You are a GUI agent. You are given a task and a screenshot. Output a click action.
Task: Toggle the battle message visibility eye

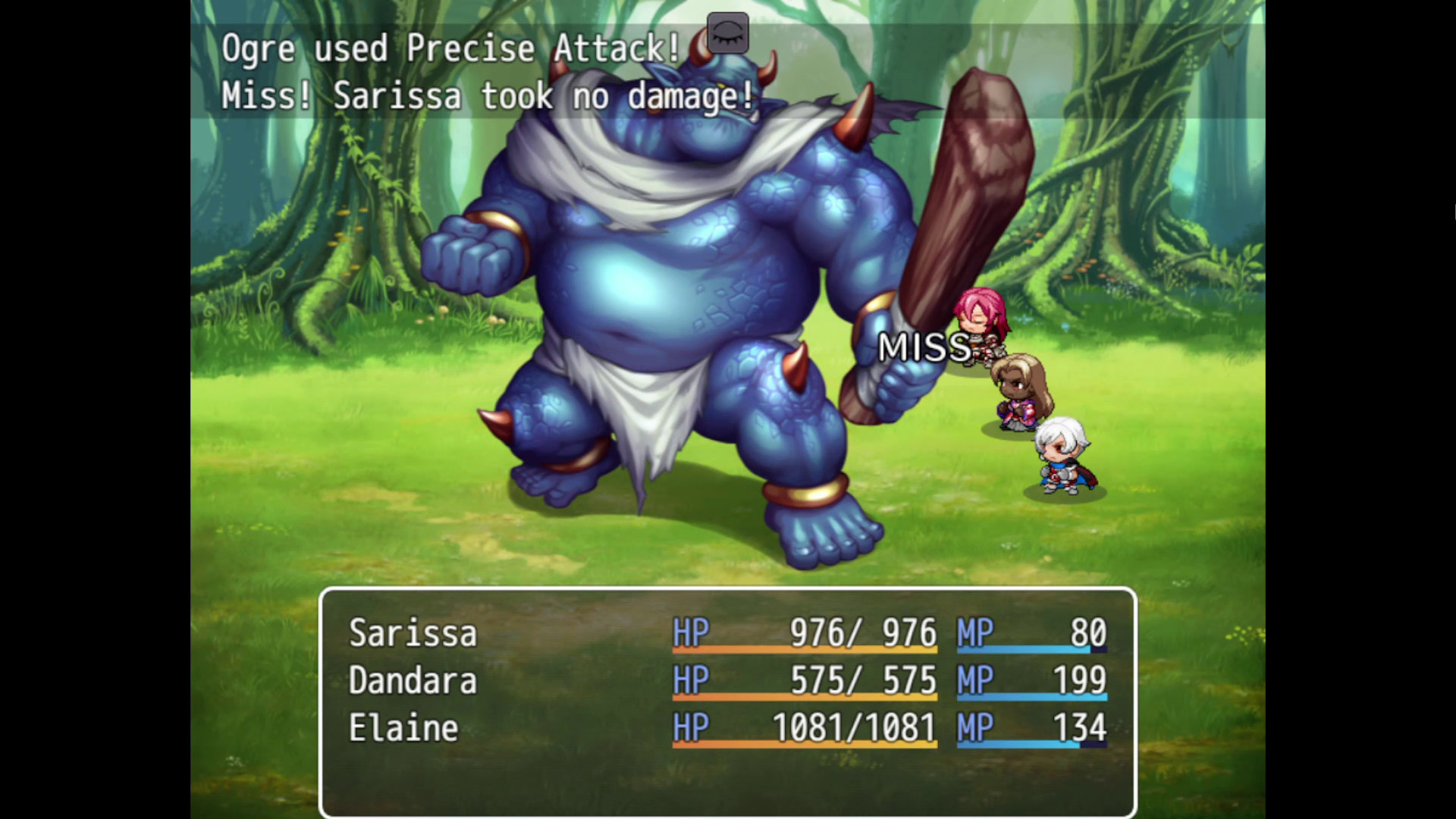[727, 33]
